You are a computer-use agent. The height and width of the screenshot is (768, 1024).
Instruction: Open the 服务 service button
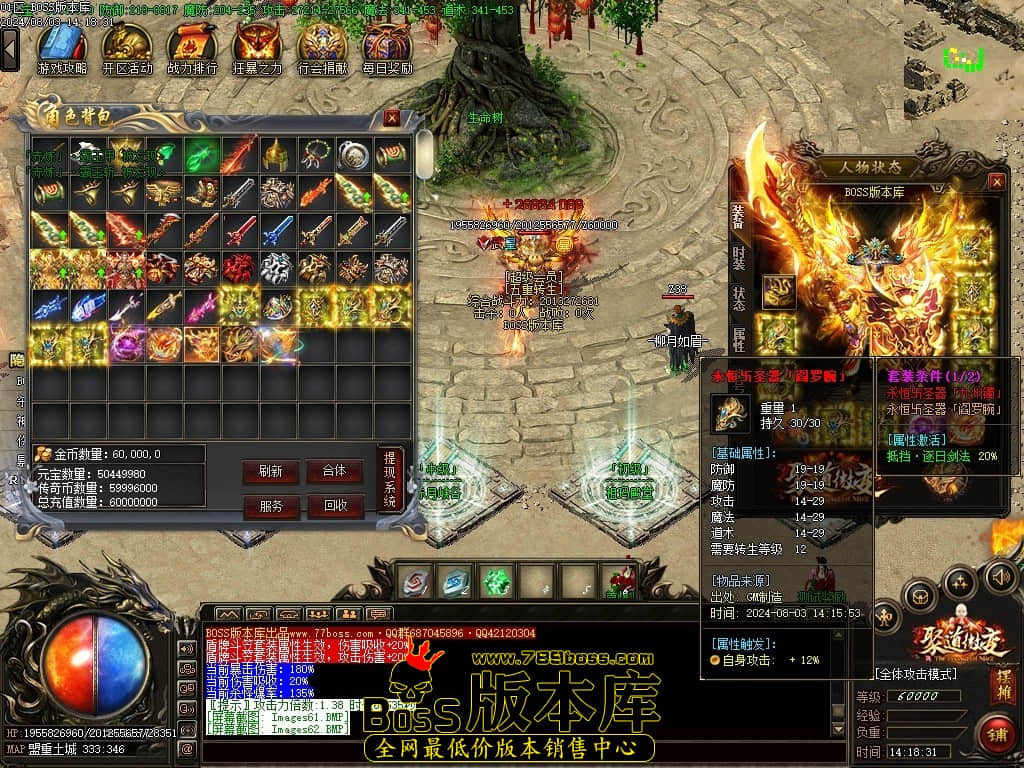pos(270,506)
